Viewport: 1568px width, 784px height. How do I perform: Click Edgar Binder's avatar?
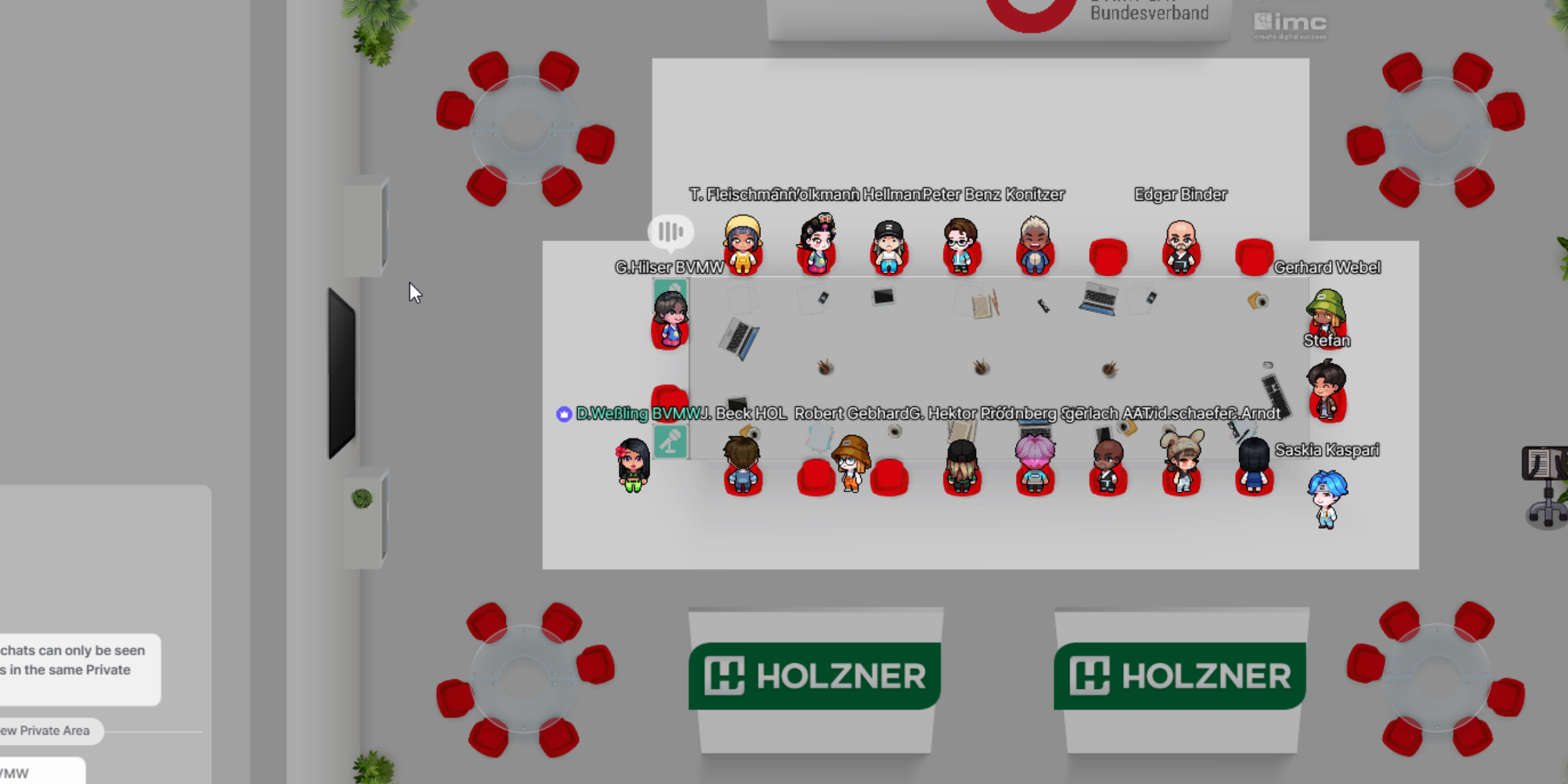coord(1182,247)
